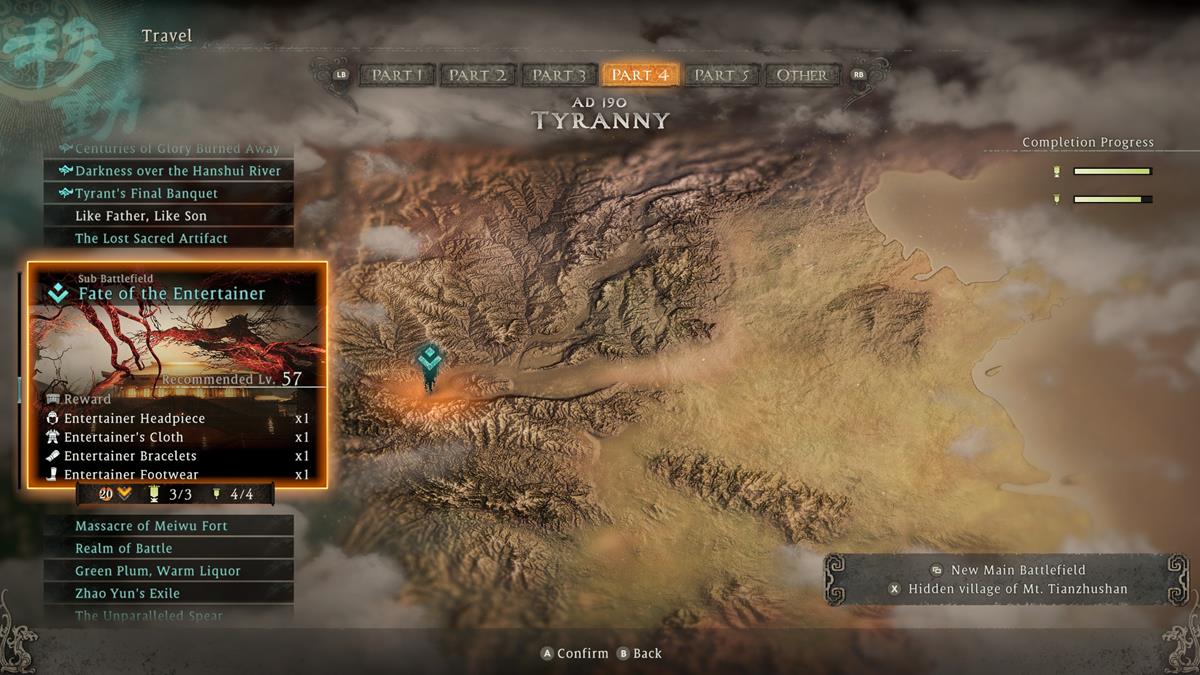1200x675 pixels.
Task: Select Darkness over the Hanshui River
Action: tap(168, 171)
